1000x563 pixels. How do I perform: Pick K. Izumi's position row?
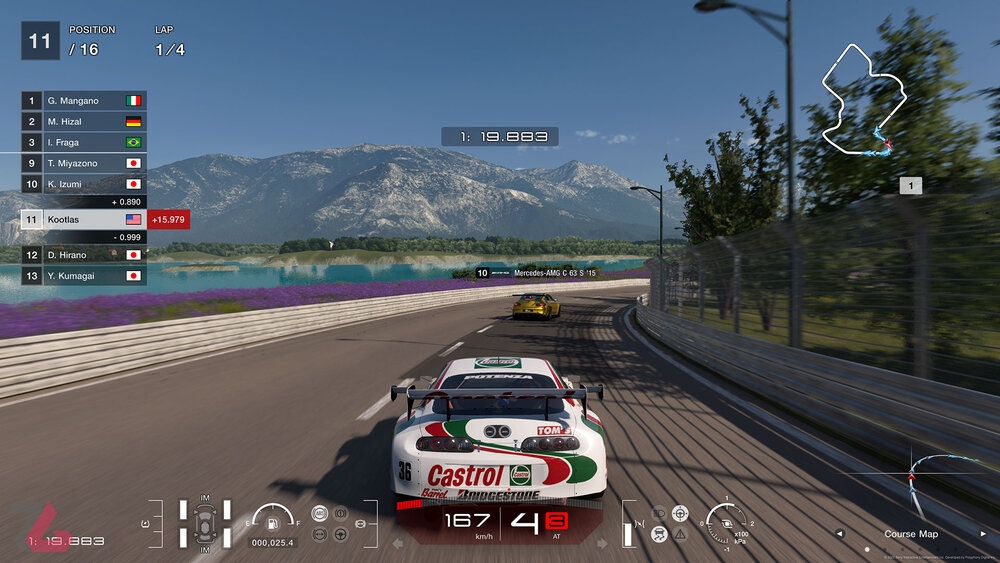click(x=84, y=184)
